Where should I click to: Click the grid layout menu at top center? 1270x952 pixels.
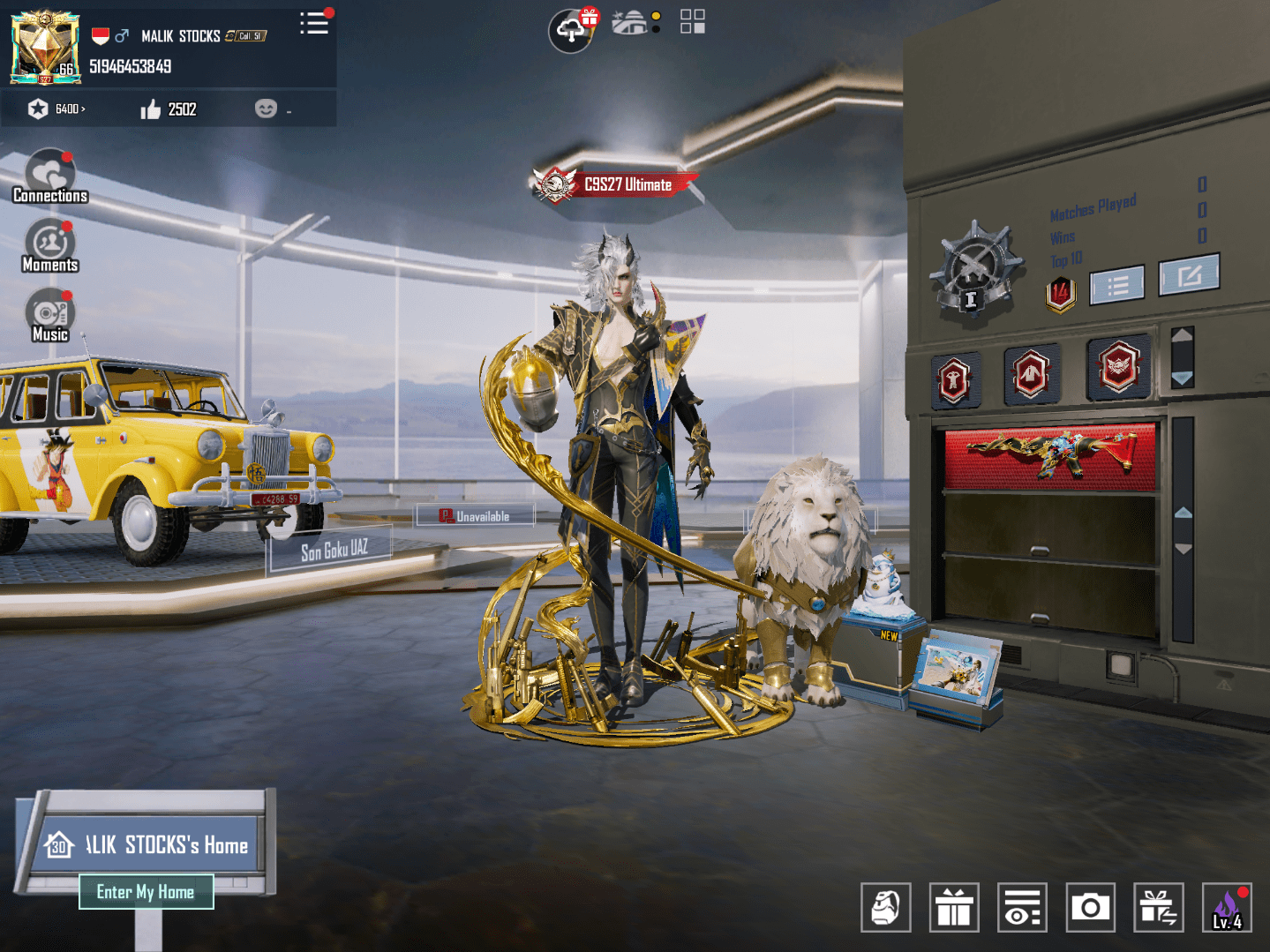[694, 22]
